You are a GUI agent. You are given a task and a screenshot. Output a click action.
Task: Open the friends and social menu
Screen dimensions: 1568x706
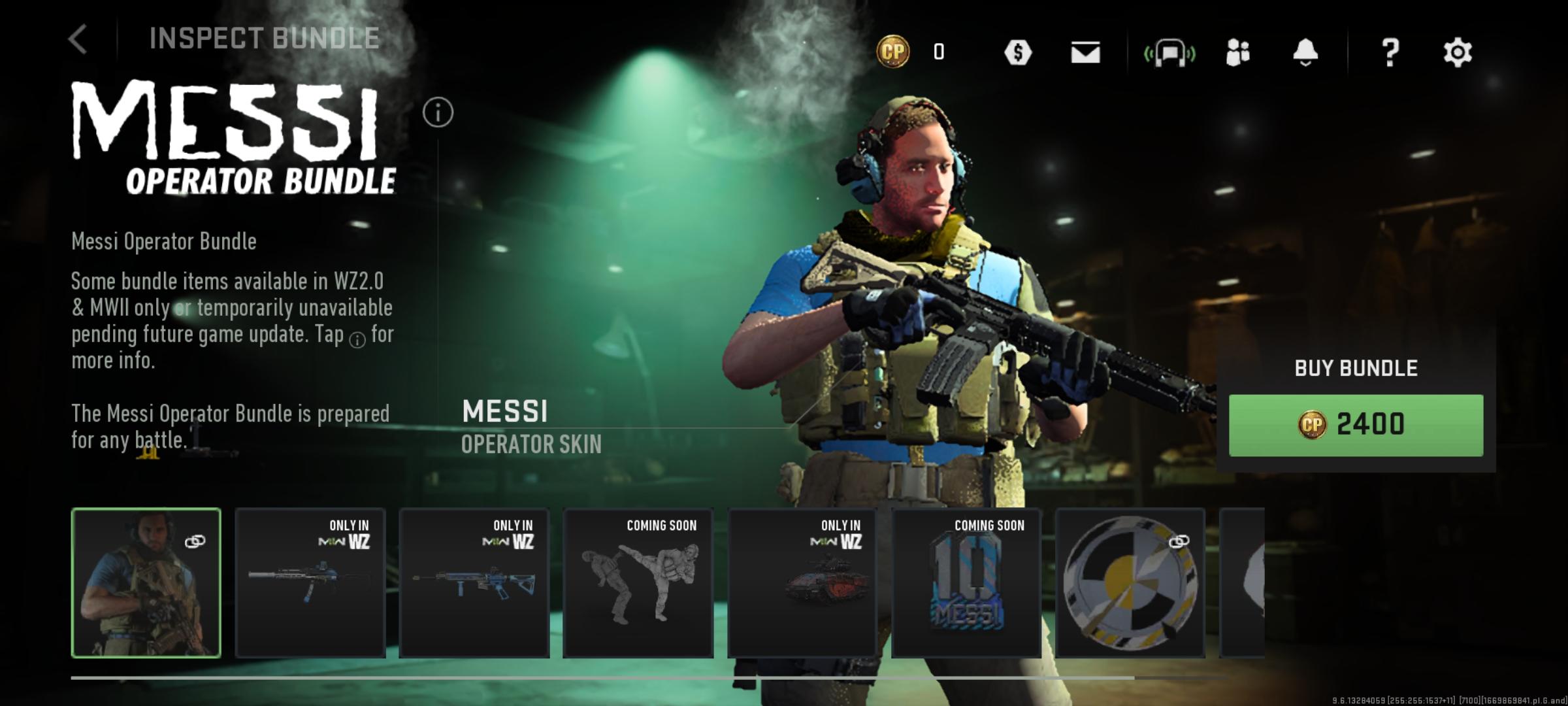[1238, 52]
